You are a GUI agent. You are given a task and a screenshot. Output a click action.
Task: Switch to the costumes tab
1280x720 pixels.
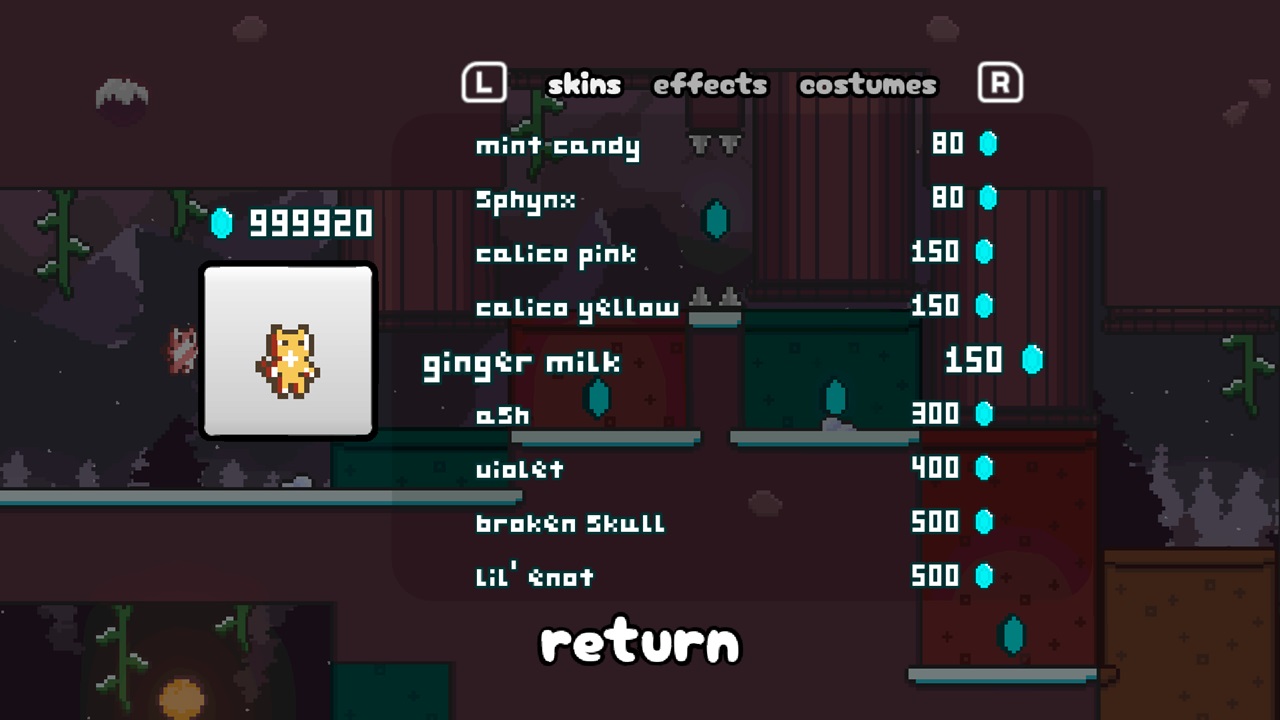(x=866, y=86)
